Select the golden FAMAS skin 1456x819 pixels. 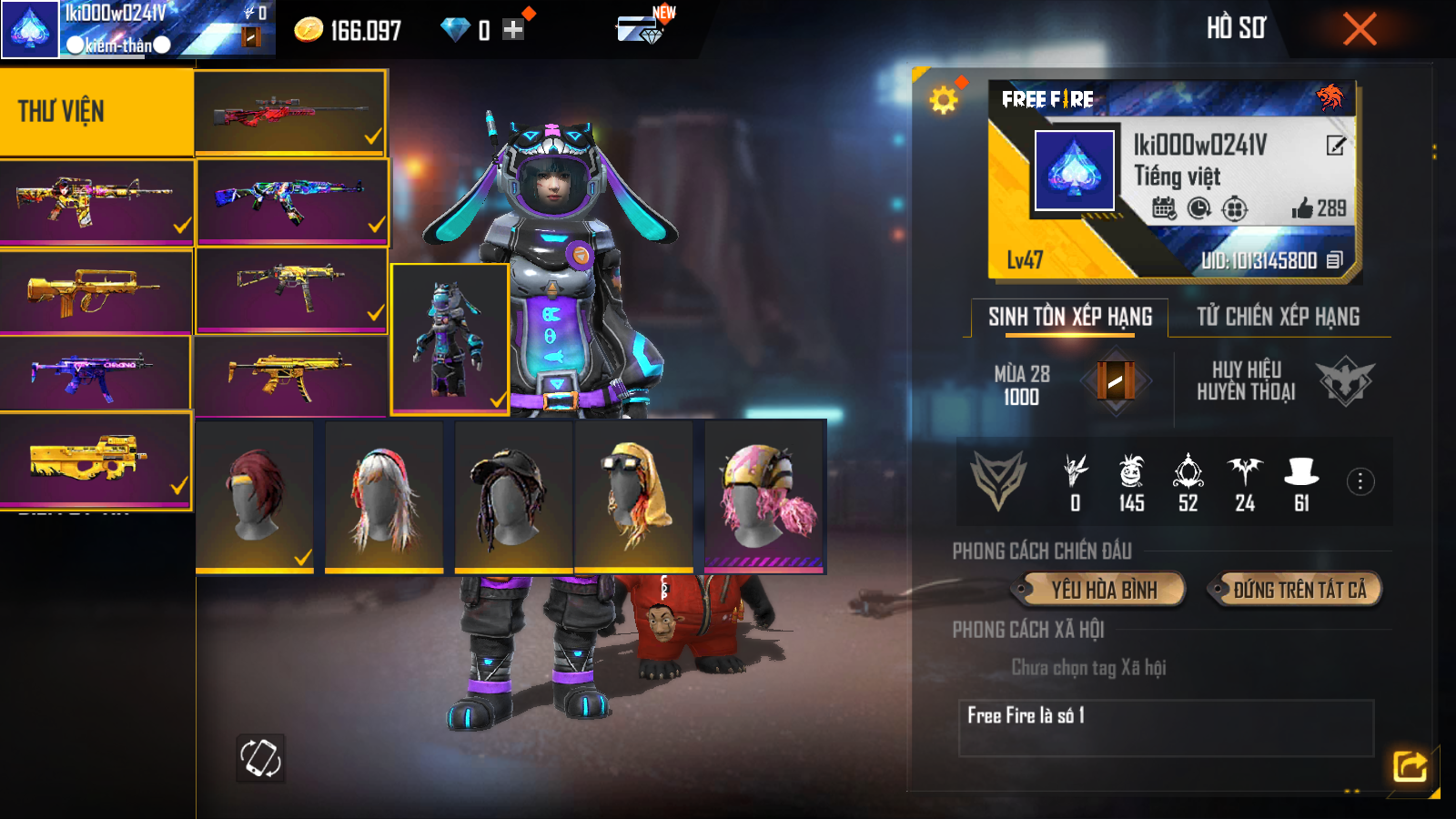point(96,291)
